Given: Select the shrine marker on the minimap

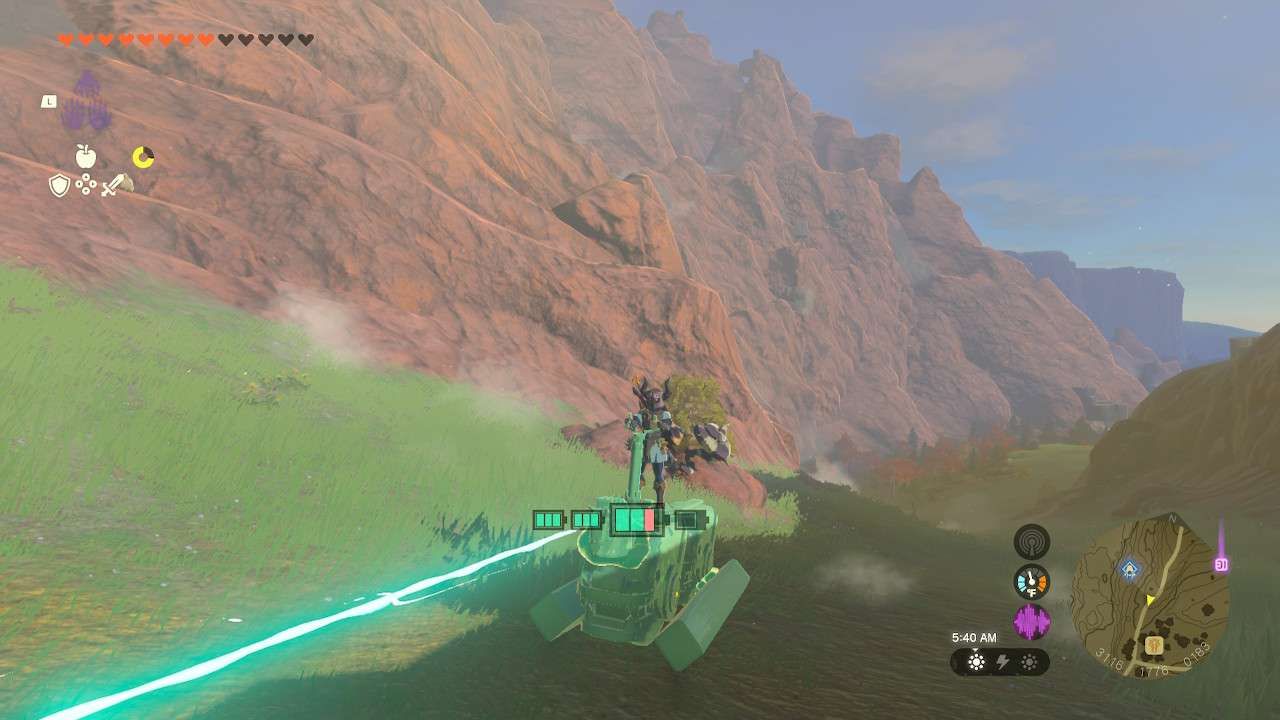Looking at the screenshot, I should (x=1129, y=567).
